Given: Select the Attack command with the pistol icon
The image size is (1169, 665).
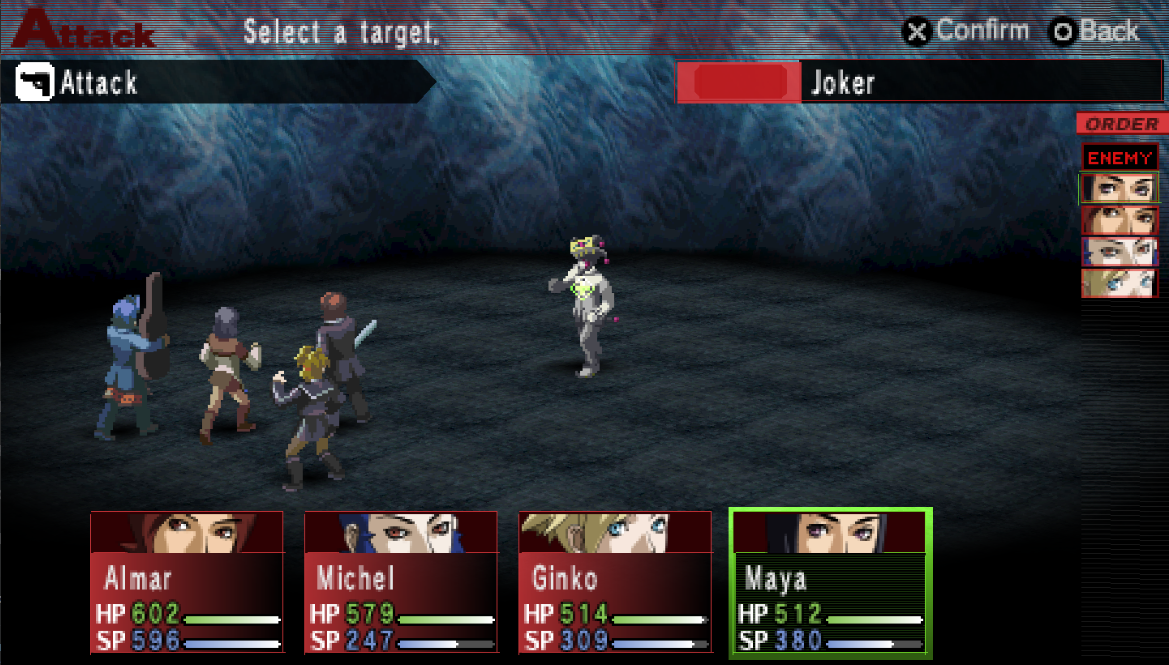Looking at the screenshot, I should [x=100, y=82].
